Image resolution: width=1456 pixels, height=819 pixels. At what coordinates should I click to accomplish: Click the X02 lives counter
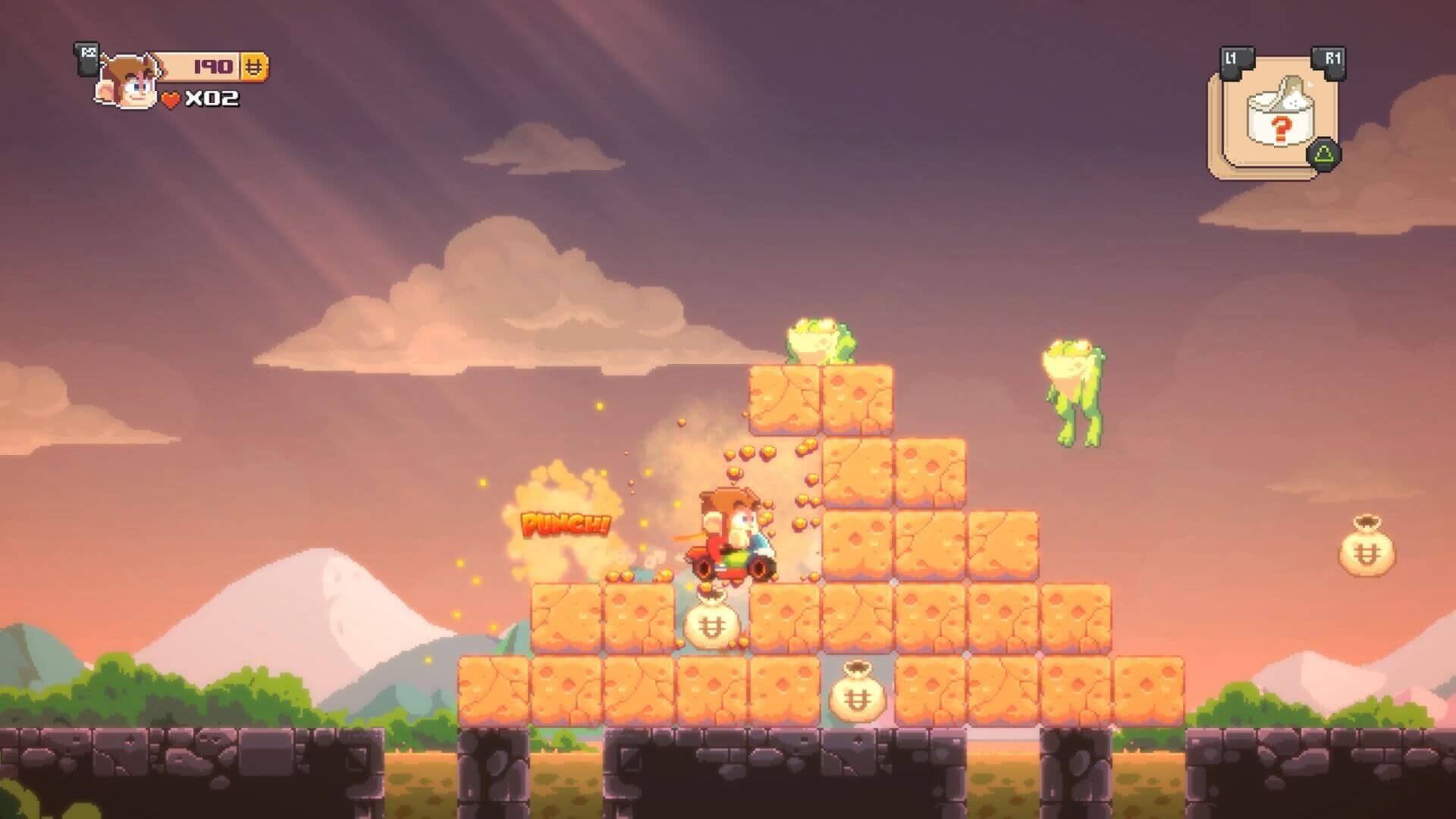coord(214,97)
